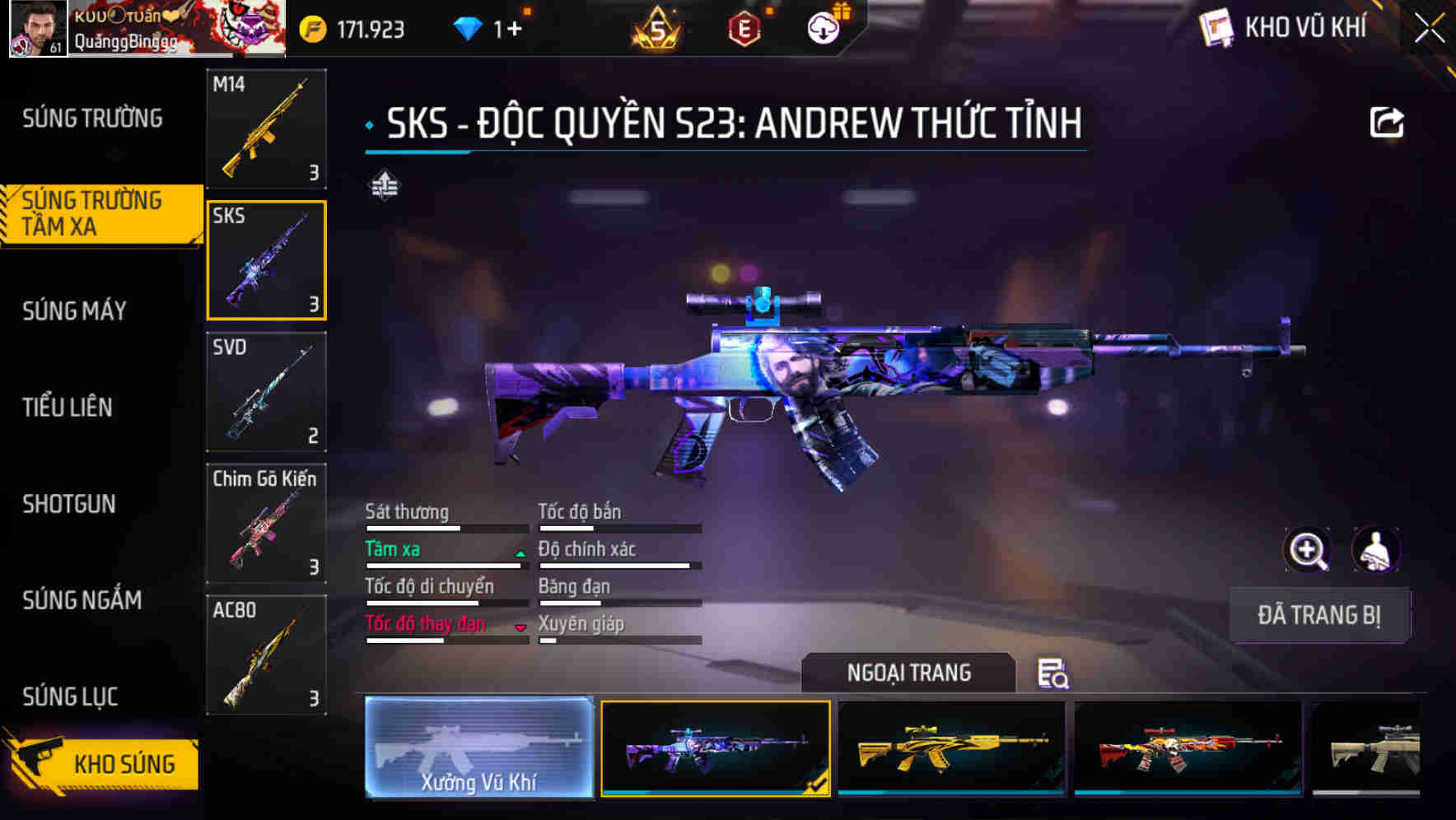Expand the Tốc độ thay đạn down arrow

pos(520,628)
